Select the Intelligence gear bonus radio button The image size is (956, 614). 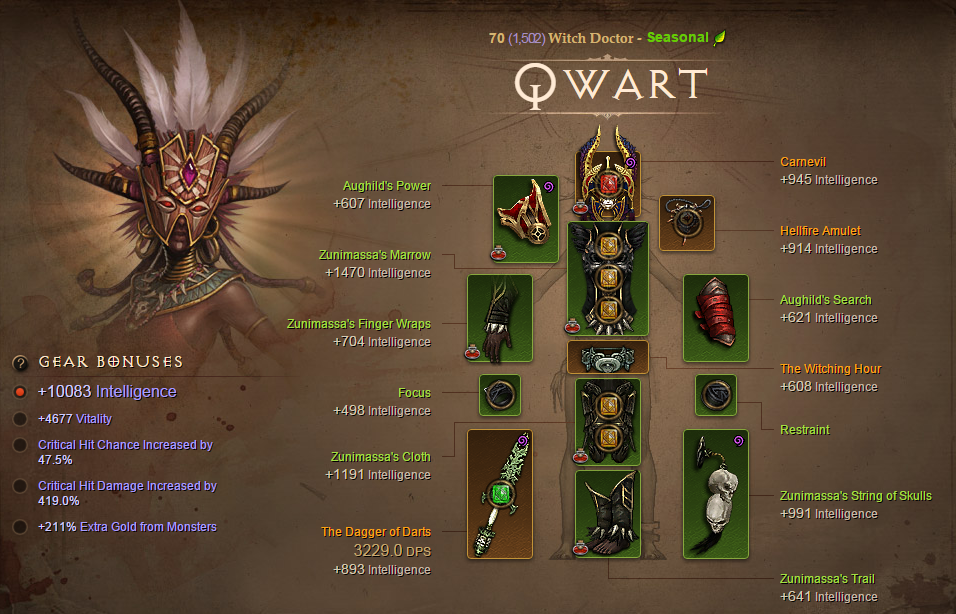coord(20,392)
